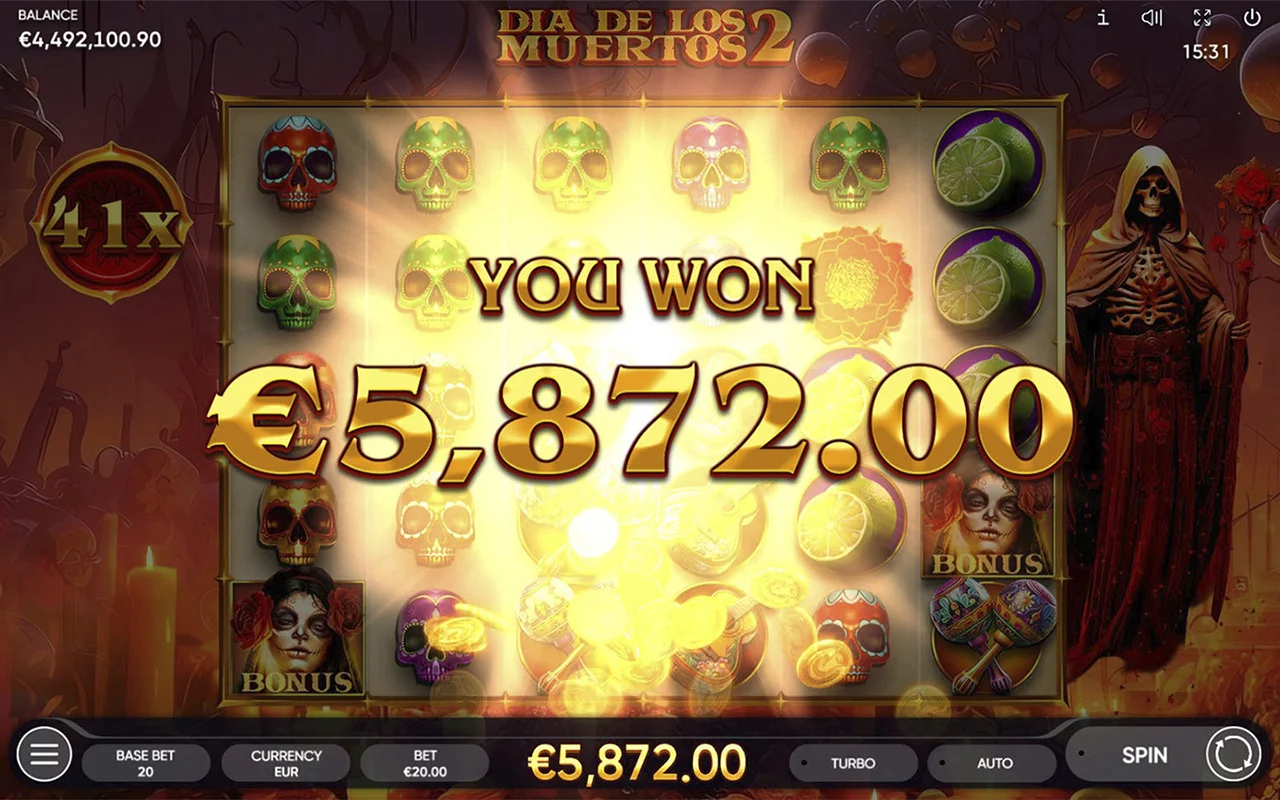Viewport: 1280px width, 800px height.
Task: Open the game info panel via the i icon
Action: tap(1103, 17)
